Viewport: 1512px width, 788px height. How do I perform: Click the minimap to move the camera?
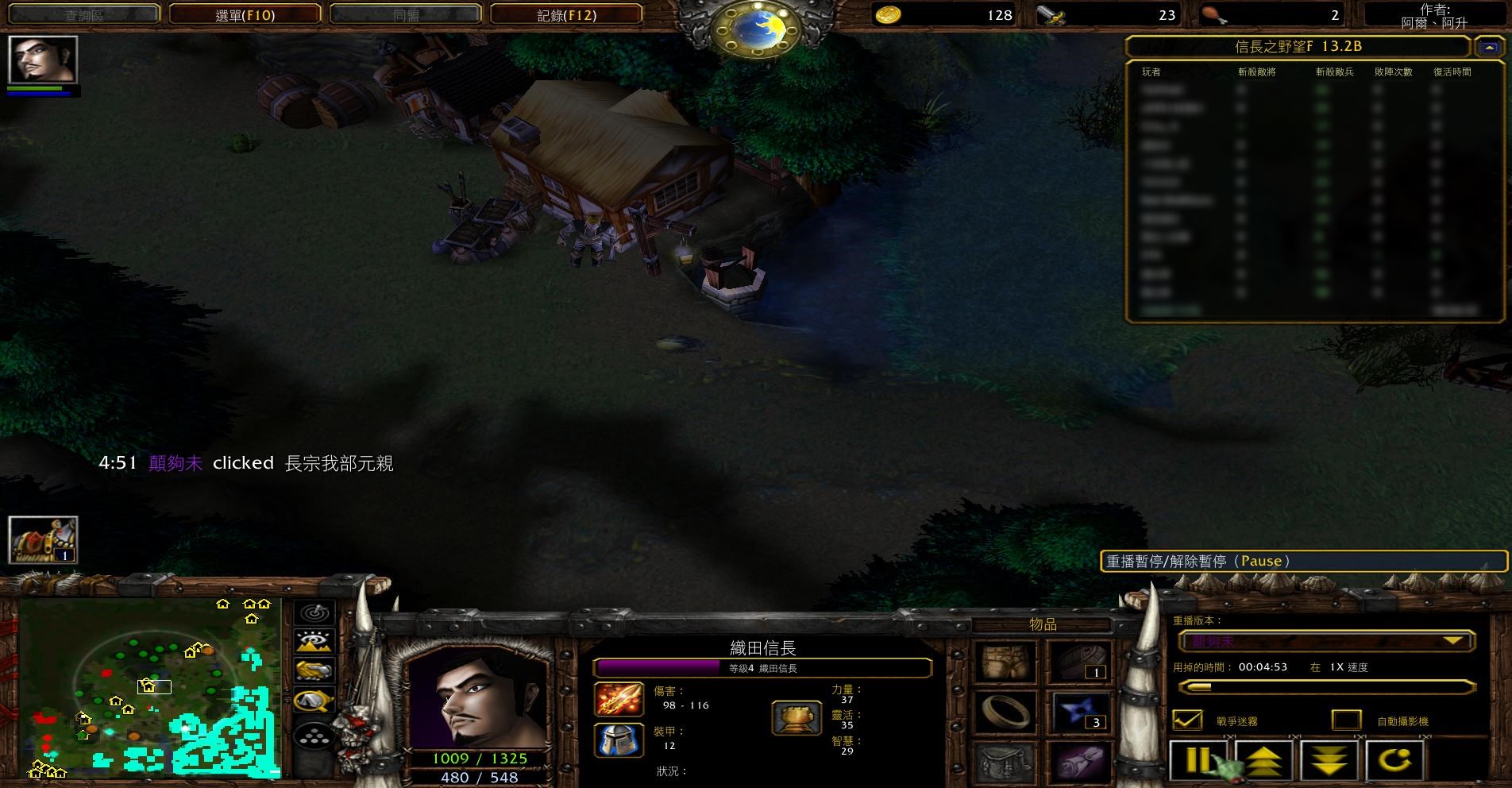pyautogui.click(x=149, y=688)
